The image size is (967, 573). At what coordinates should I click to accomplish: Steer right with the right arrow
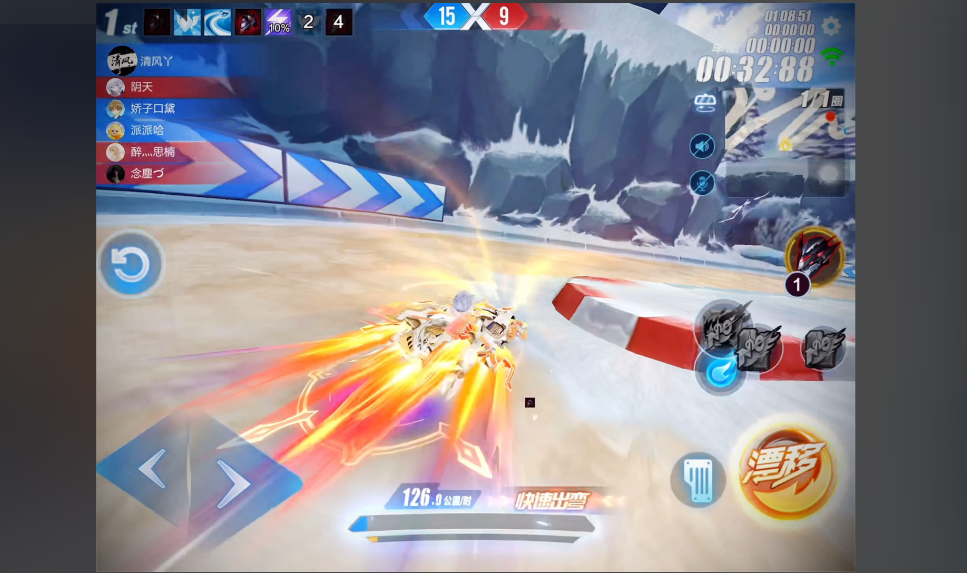(233, 485)
